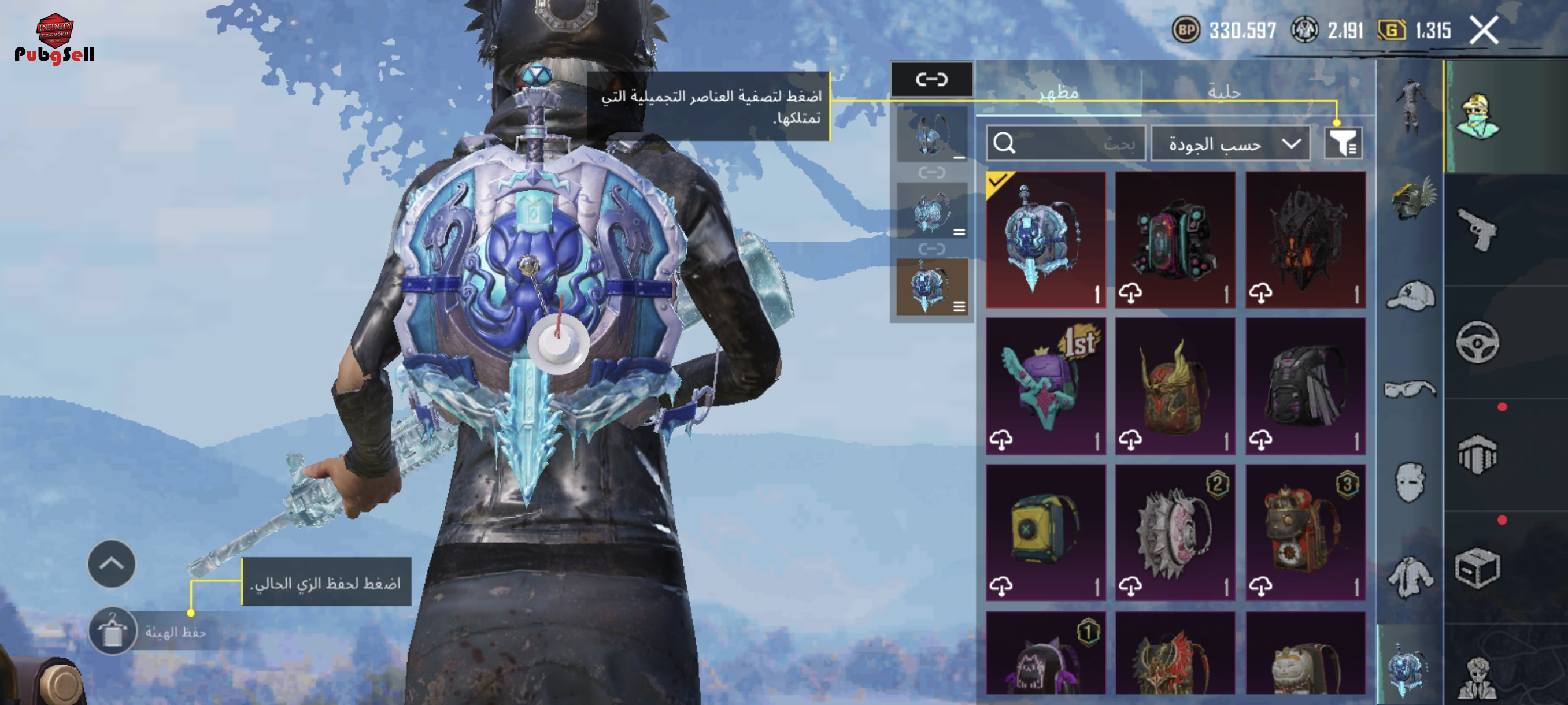The image size is (1568, 705).
Task: Save the current outfit with حفظ الهيئة
Action: pos(113,632)
